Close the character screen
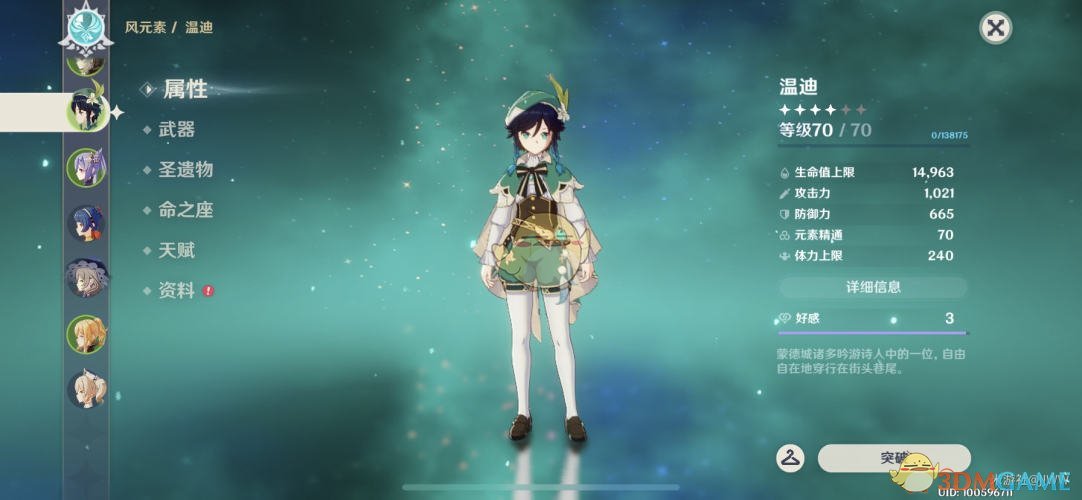1082x500 pixels. (995, 28)
